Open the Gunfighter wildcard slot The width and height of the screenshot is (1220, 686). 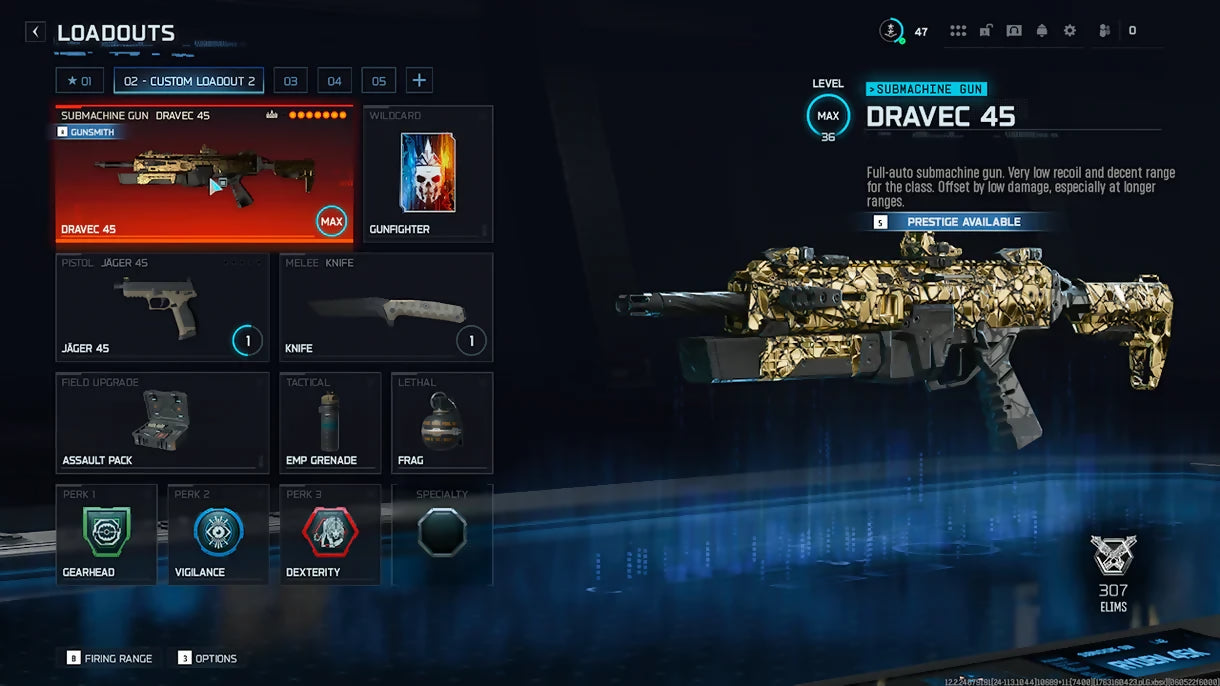pos(427,174)
